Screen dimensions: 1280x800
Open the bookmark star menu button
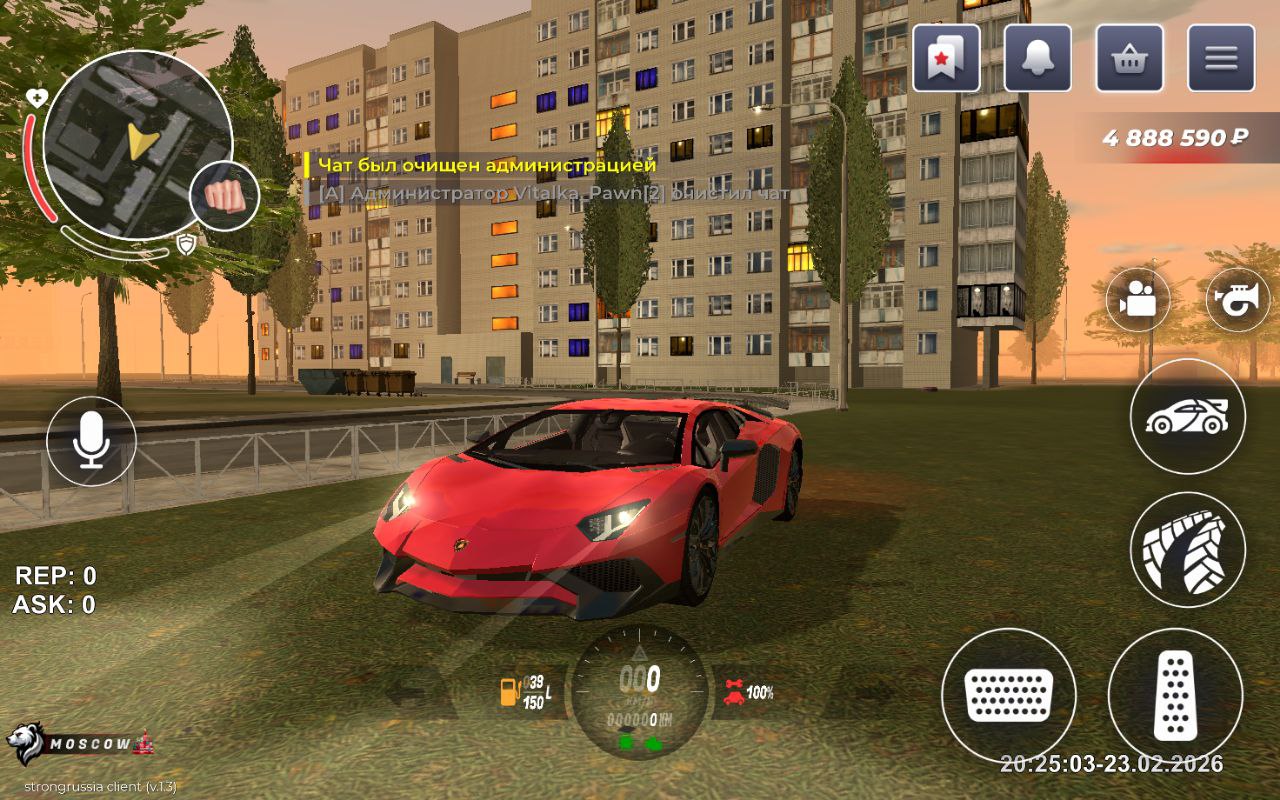[x=946, y=58]
